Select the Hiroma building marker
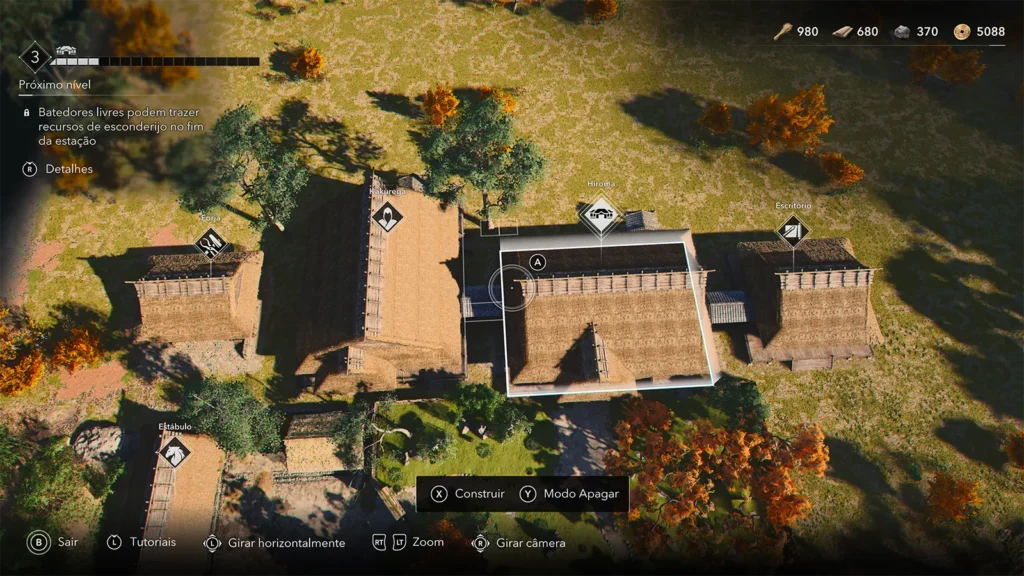Viewport: 1024px width, 576px height. (600, 214)
